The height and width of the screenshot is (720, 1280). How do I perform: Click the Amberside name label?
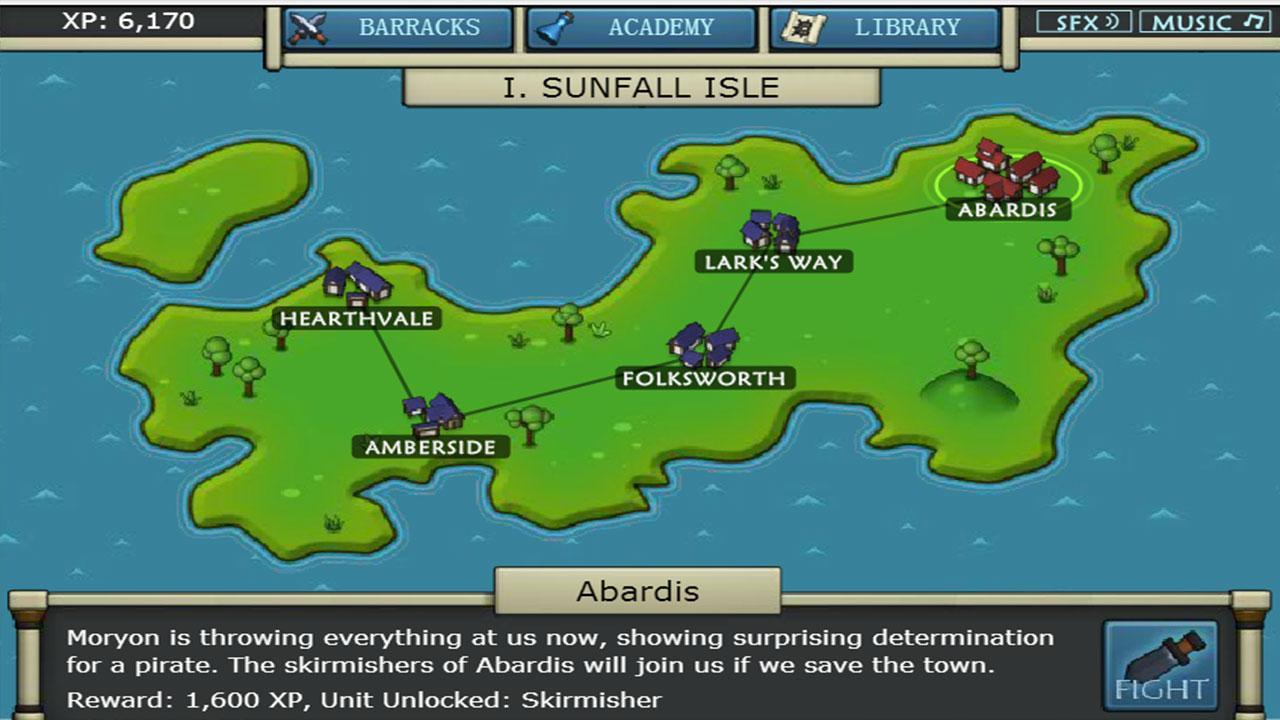click(428, 445)
